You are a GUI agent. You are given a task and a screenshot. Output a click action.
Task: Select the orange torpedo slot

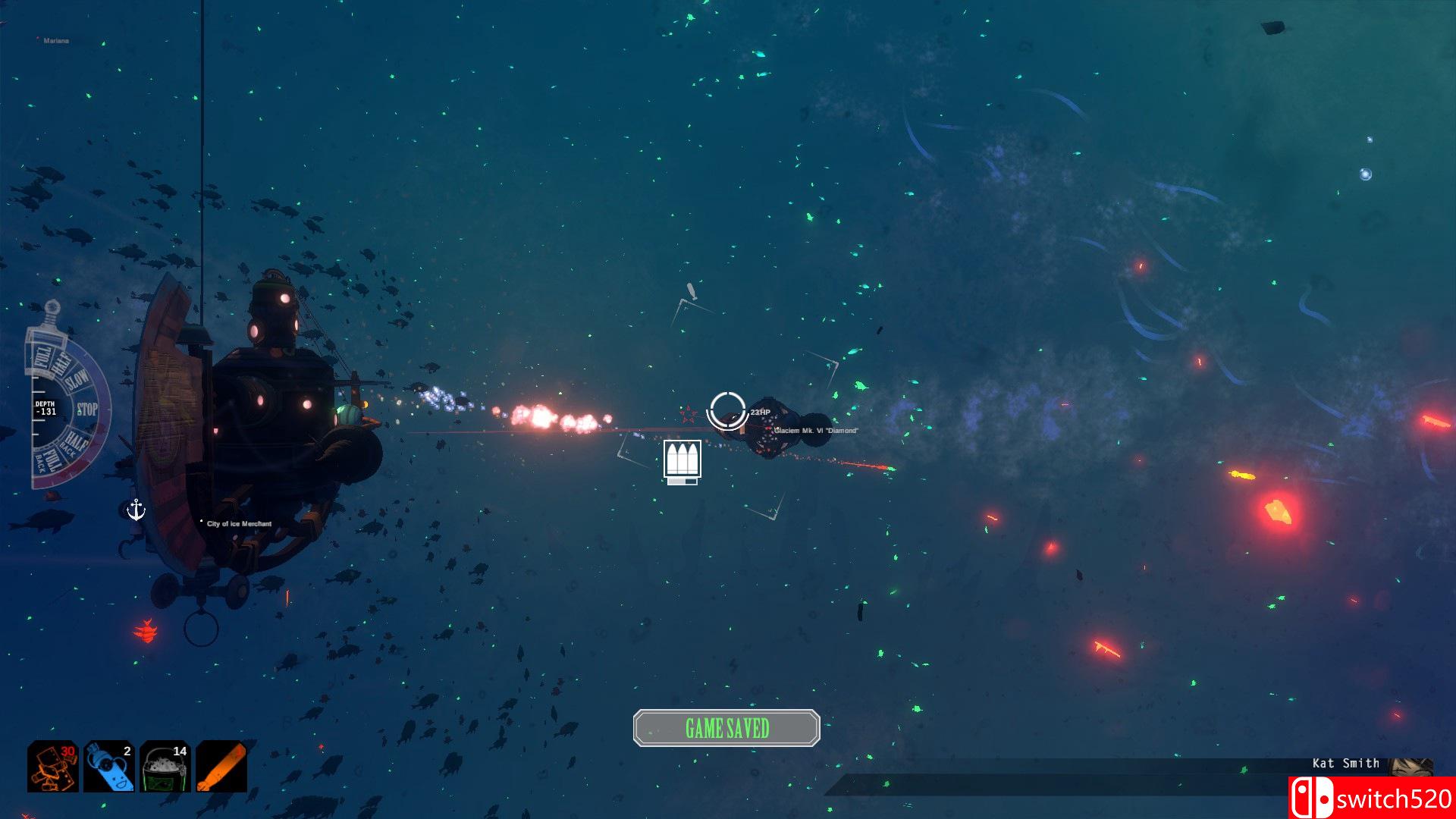221,767
